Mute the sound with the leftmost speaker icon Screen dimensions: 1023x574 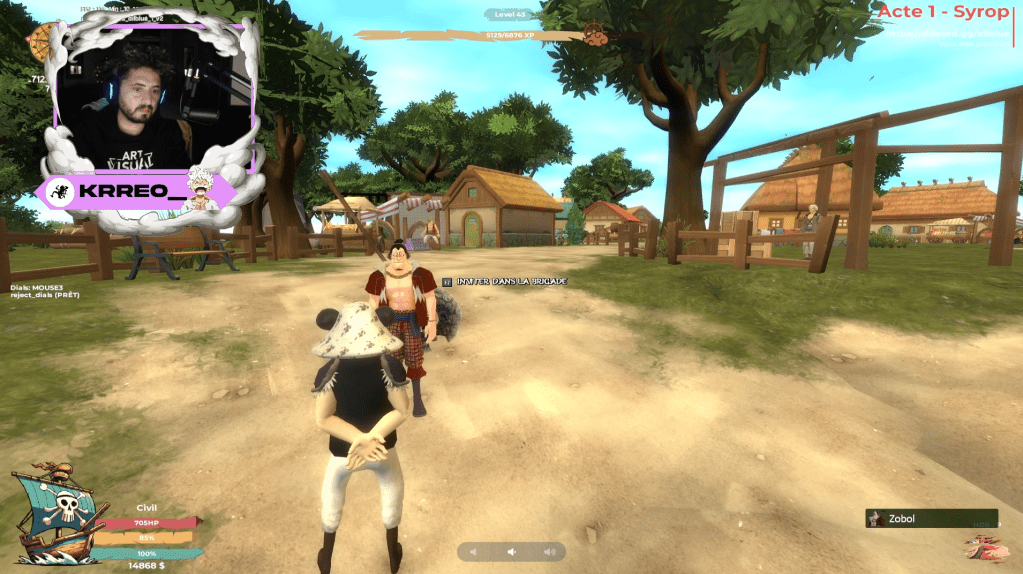pos(474,552)
